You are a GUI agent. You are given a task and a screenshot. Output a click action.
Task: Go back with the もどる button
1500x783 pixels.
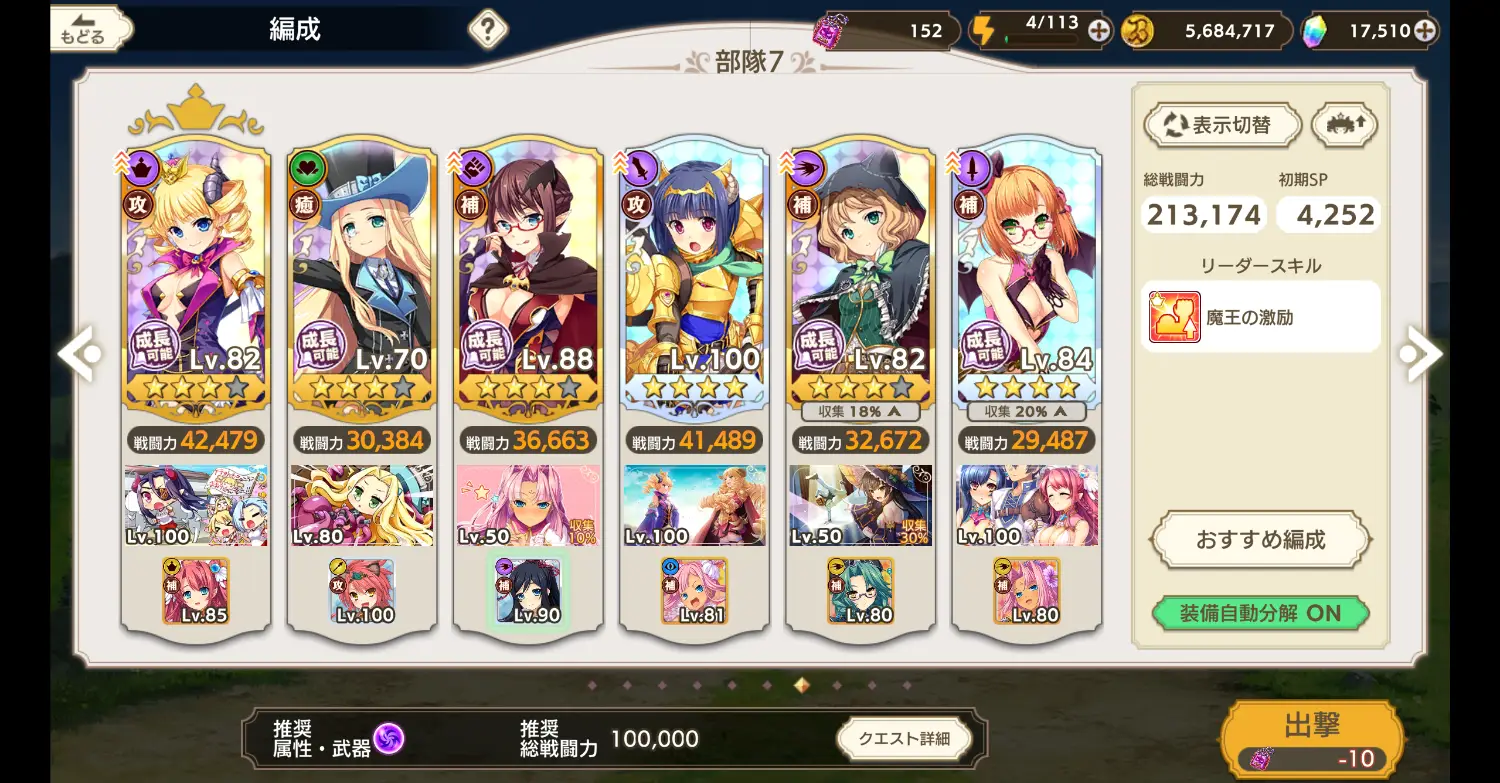point(90,29)
